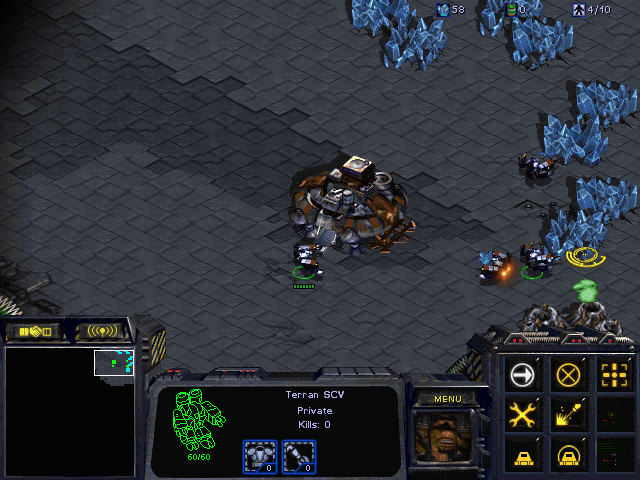Open the Build Structure menu

(x=523, y=453)
